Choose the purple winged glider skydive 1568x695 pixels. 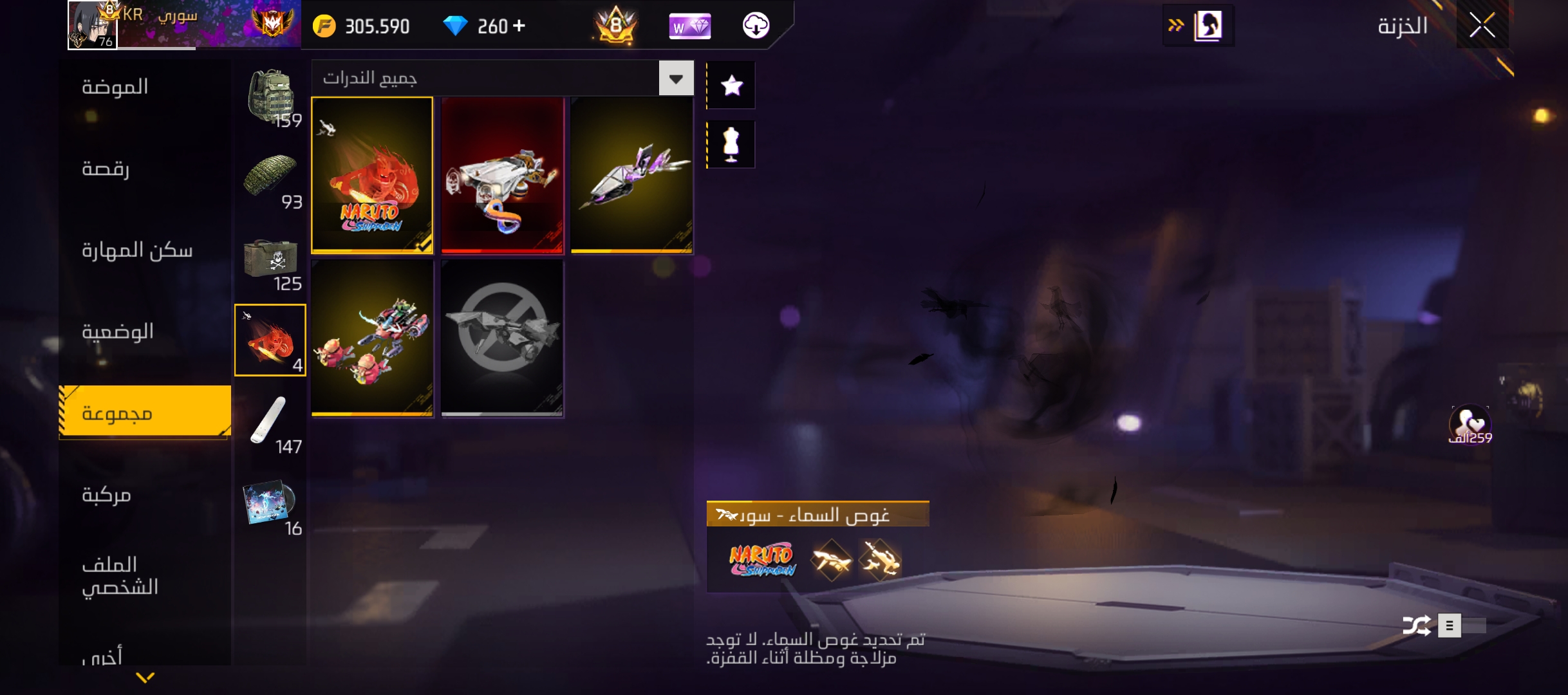tap(631, 174)
